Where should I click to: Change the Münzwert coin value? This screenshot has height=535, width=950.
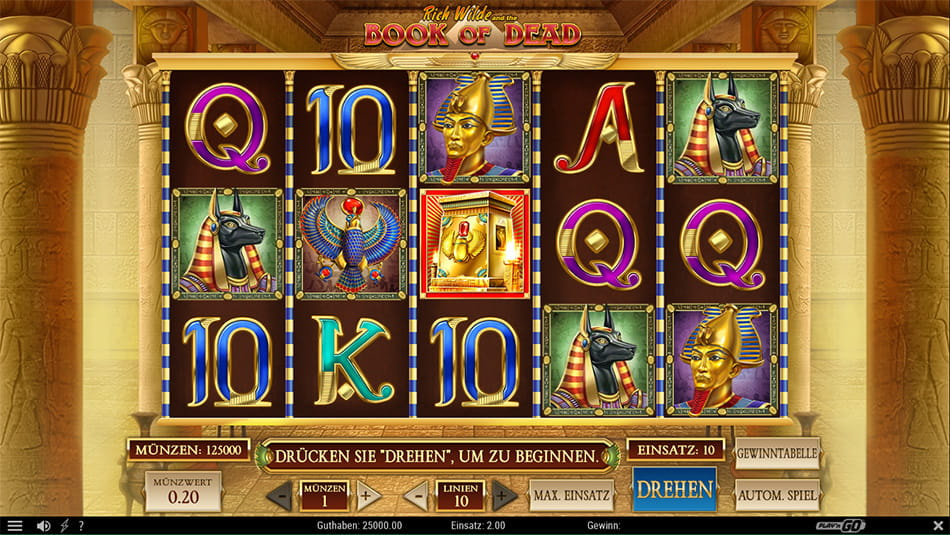(x=183, y=492)
